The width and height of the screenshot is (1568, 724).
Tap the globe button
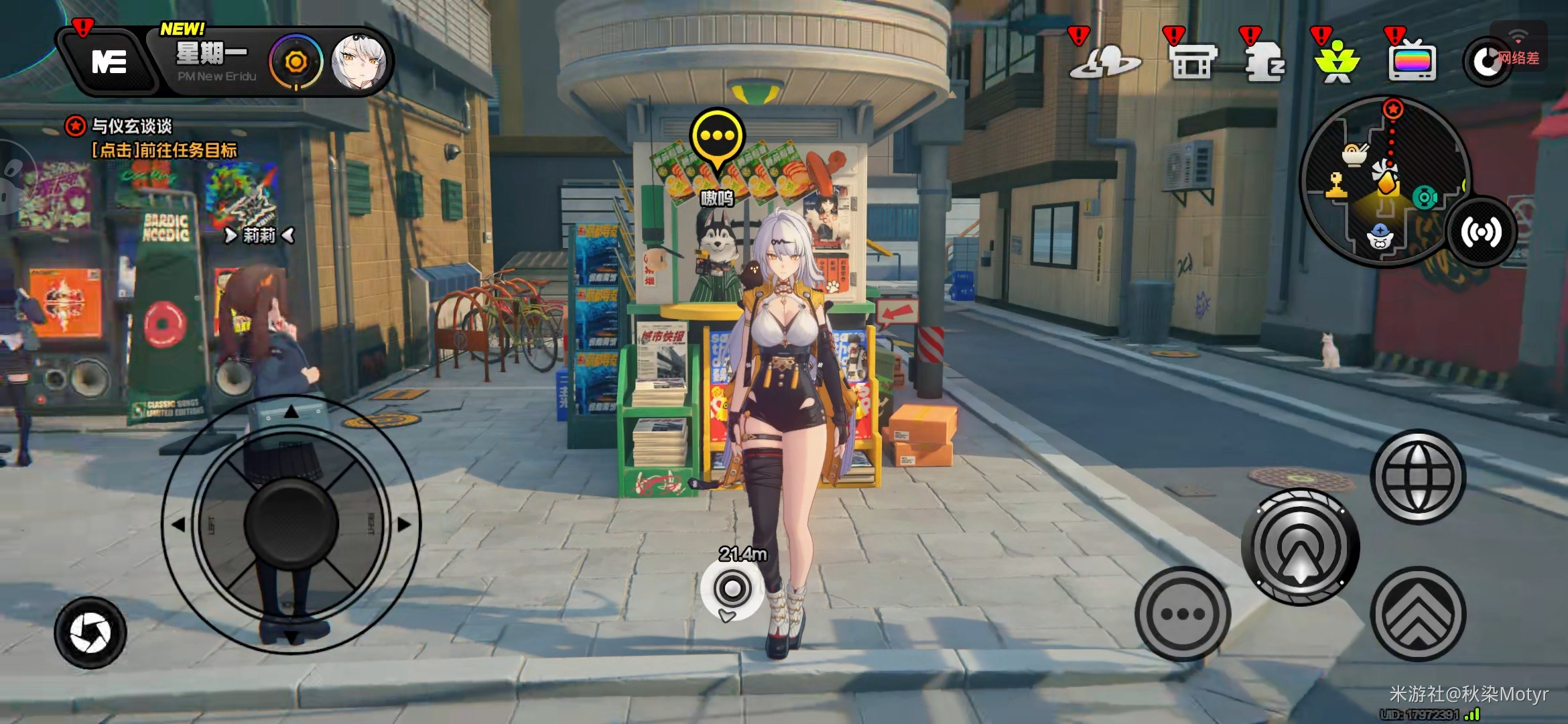[1417, 477]
